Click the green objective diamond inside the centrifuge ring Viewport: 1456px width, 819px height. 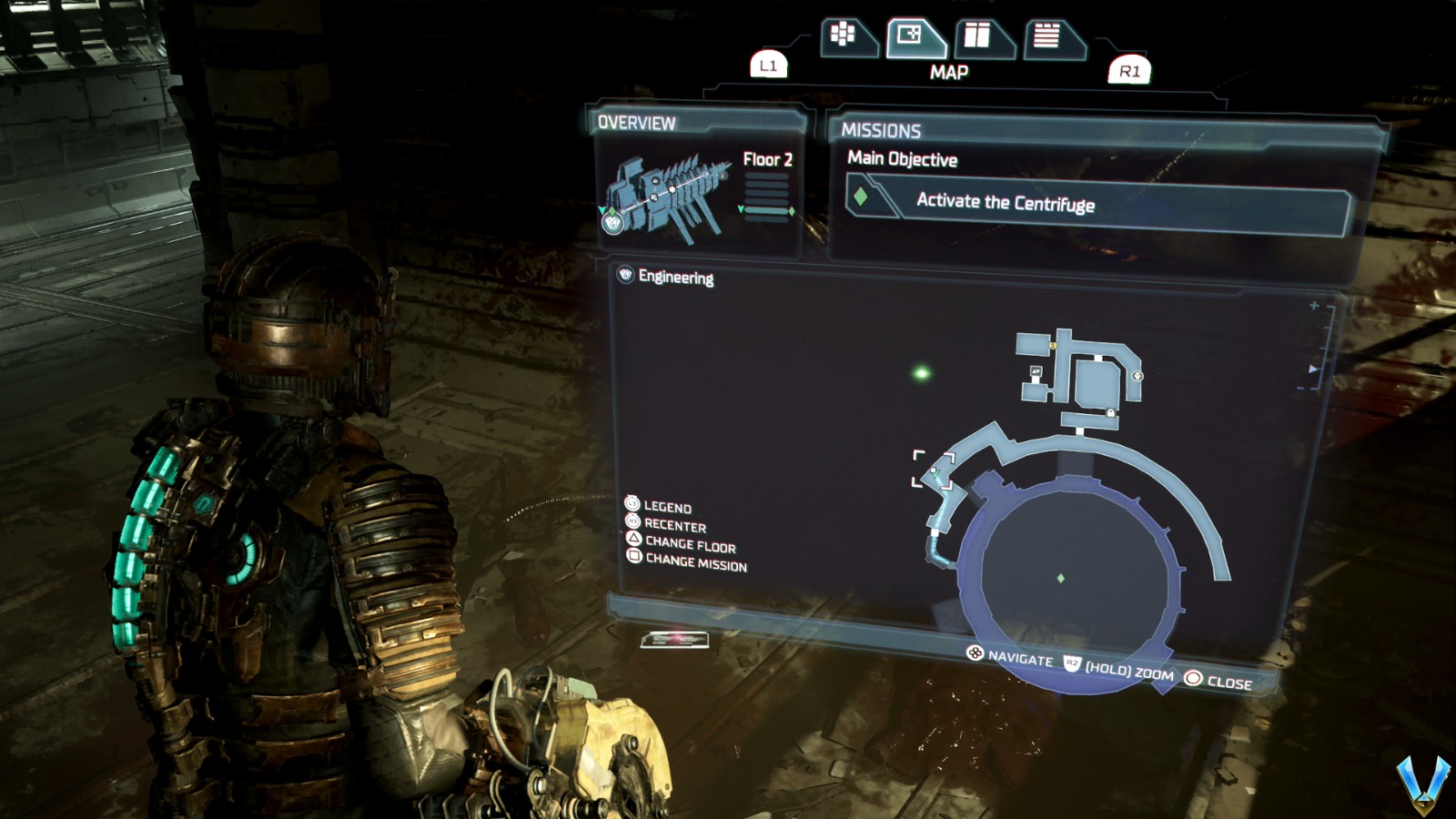point(1060,577)
